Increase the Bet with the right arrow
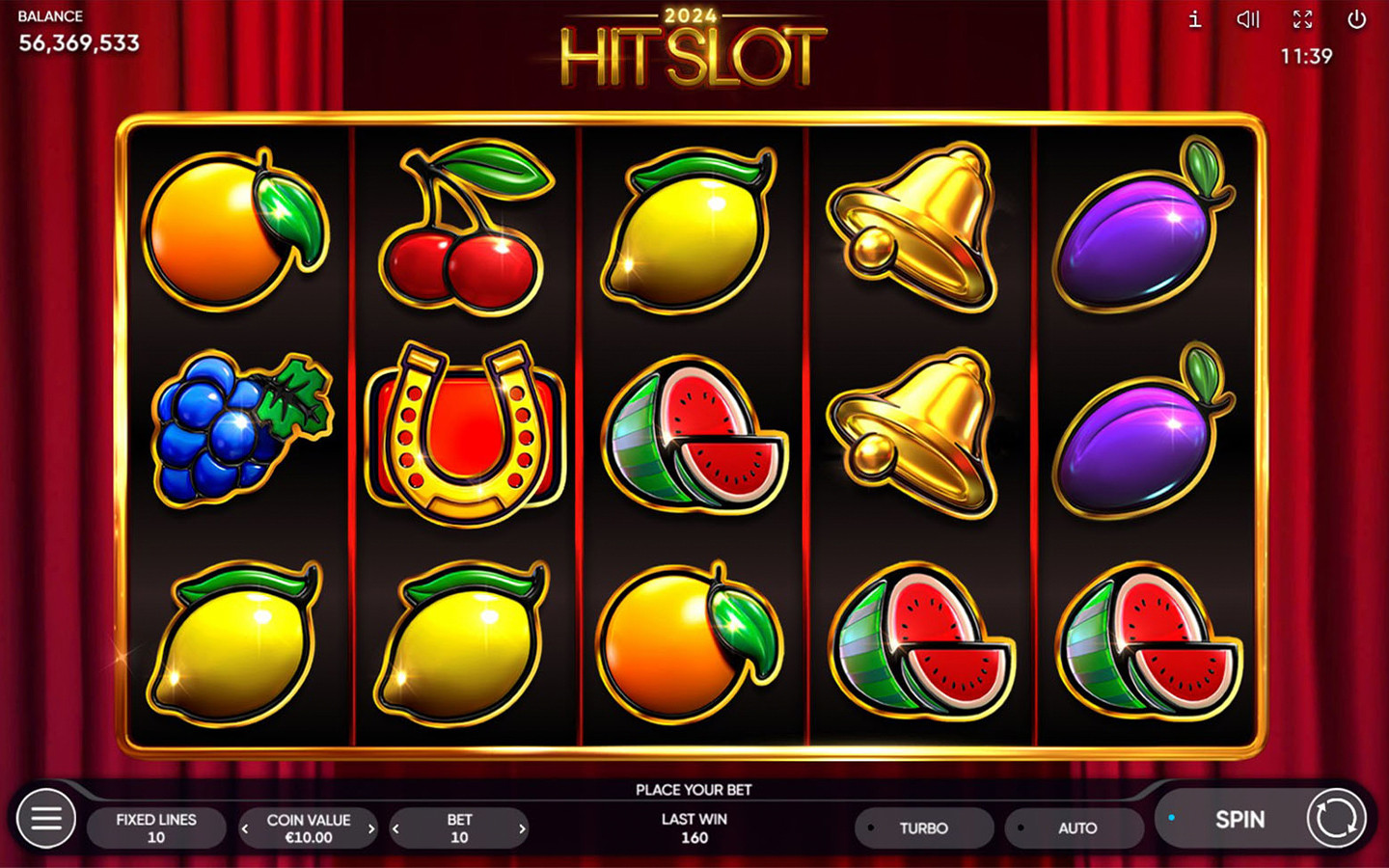Screen dimensions: 1389x868 pos(522,827)
